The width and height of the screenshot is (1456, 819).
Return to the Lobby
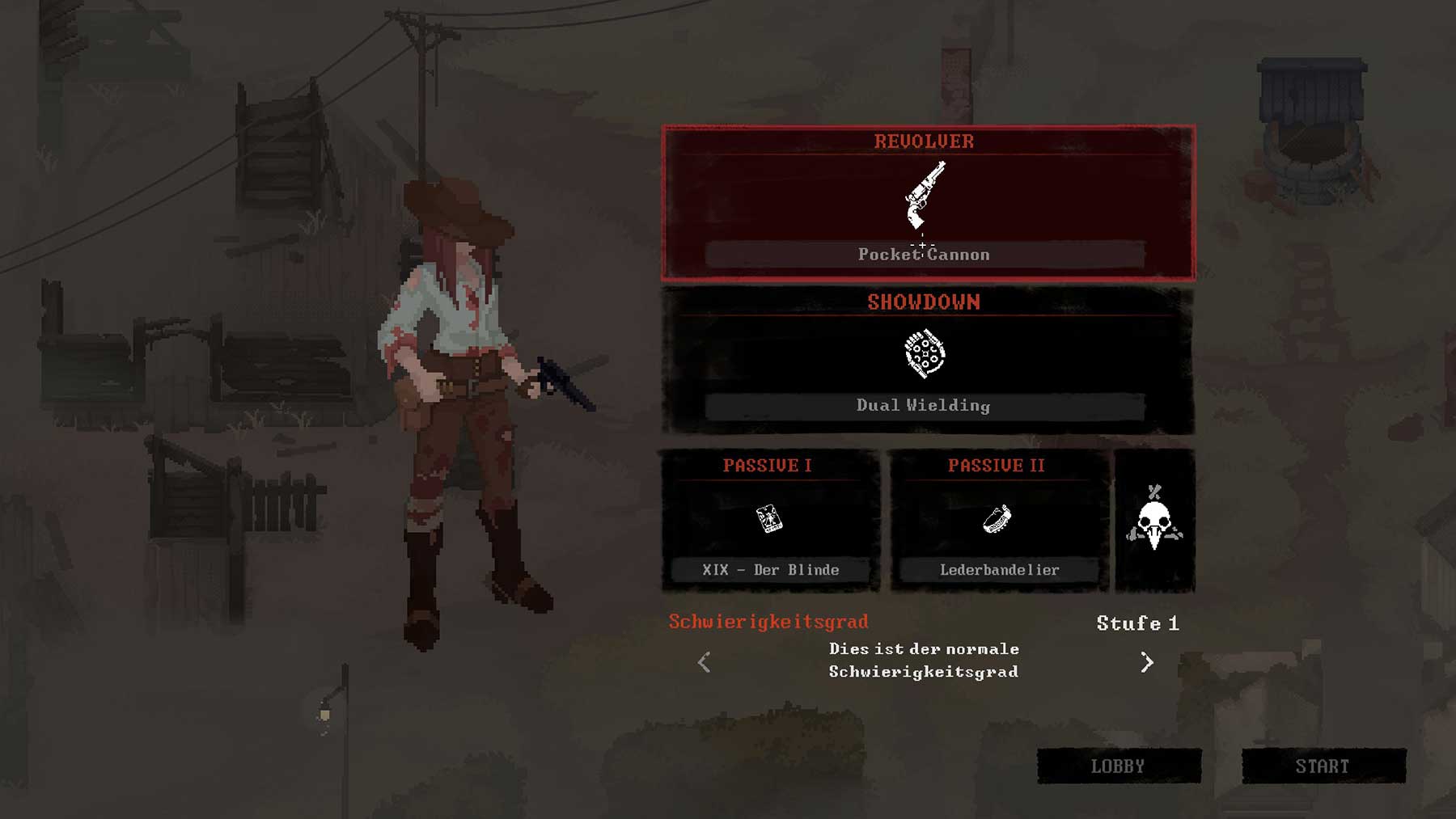pyautogui.click(x=1119, y=766)
